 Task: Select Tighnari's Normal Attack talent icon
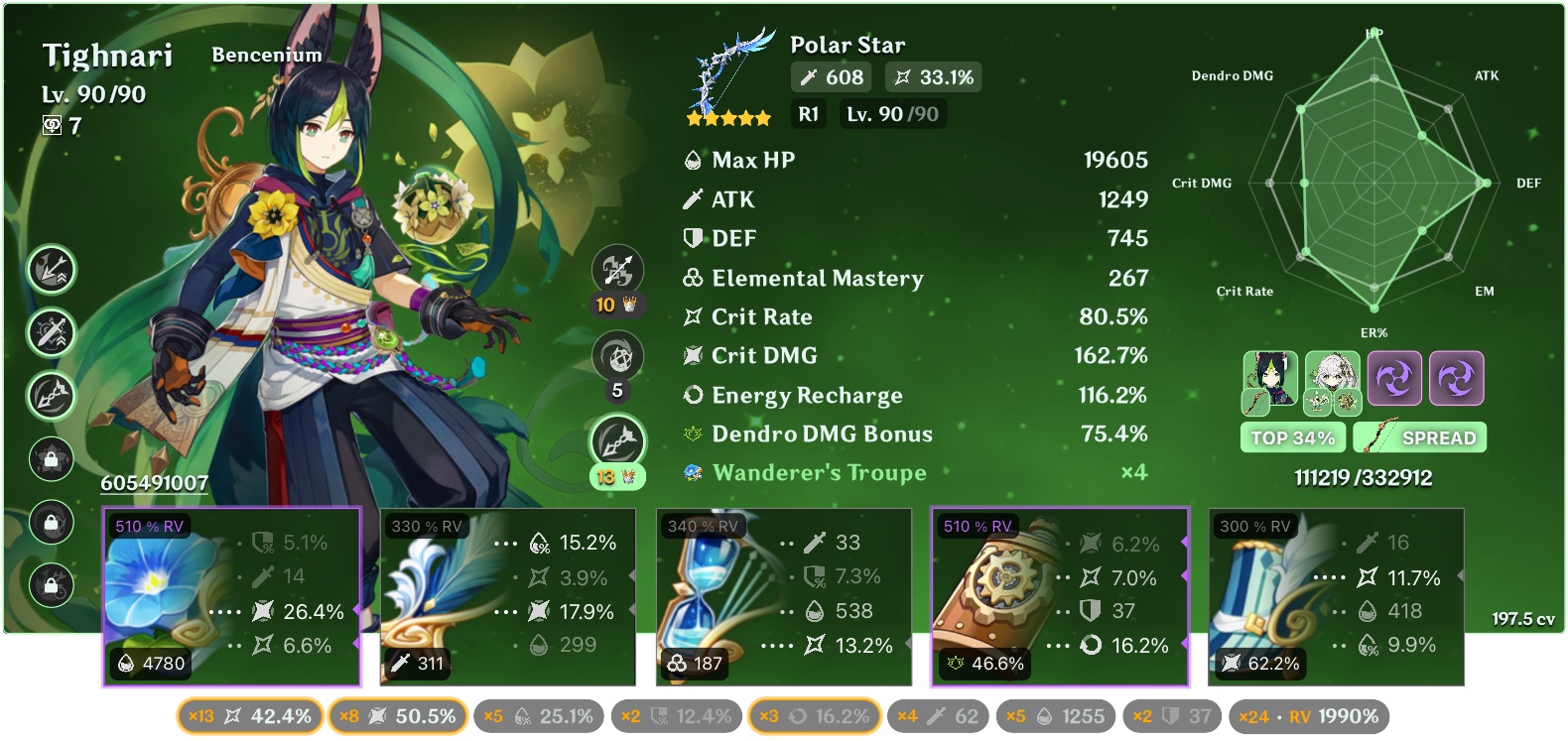pos(51,268)
